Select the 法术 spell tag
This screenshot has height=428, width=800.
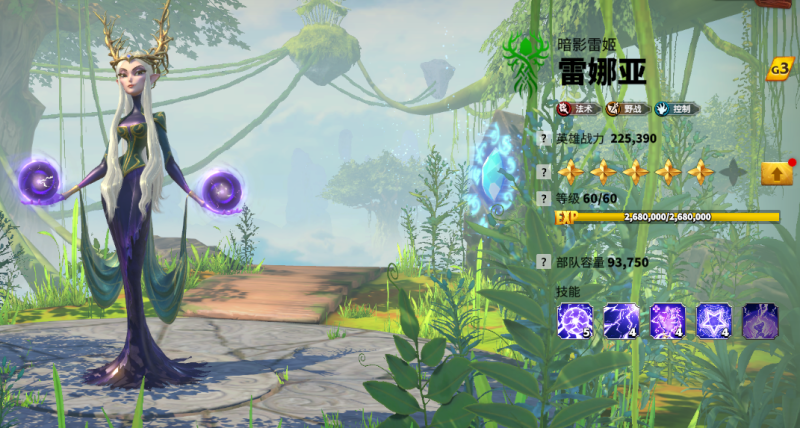[577, 108]
